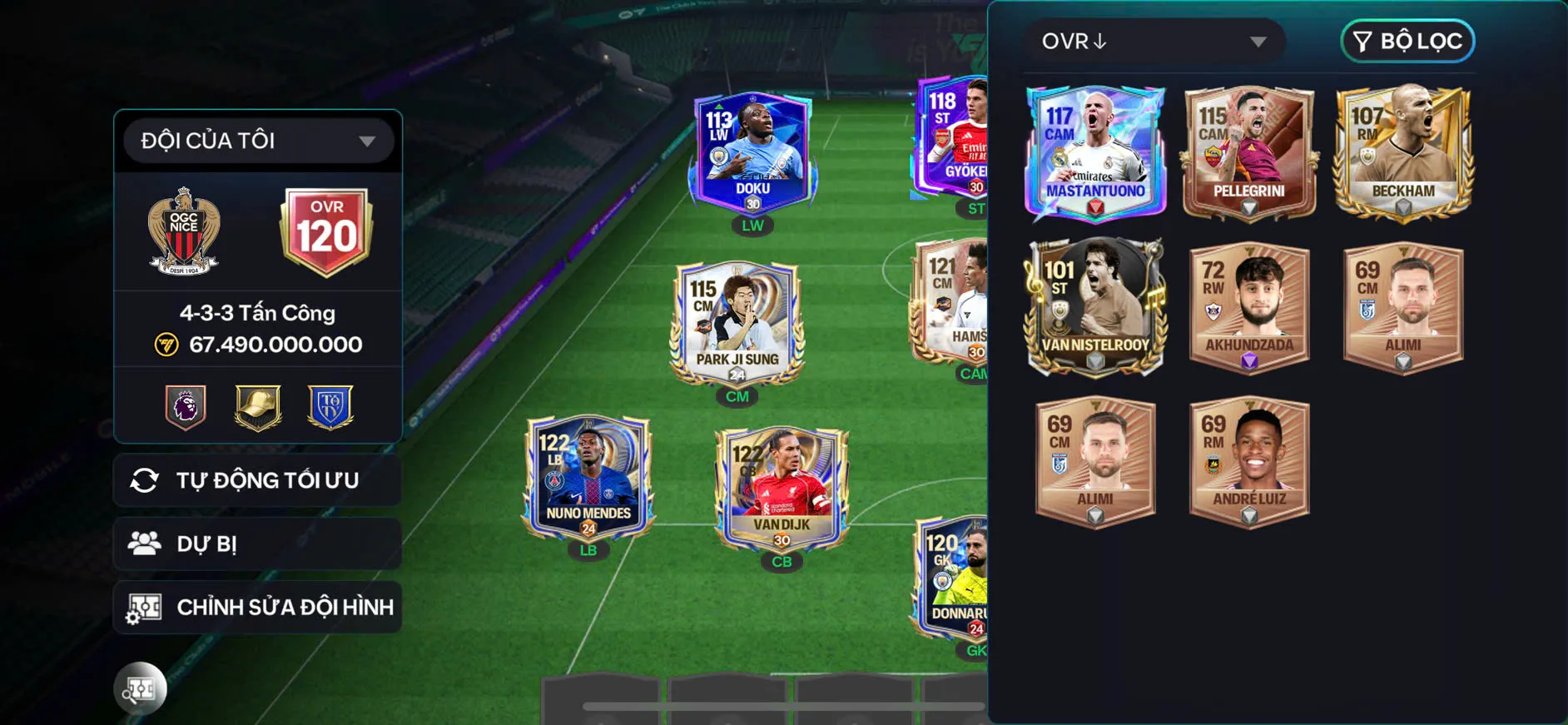This screenshot has width=1568, height=725.
Task: Tap the Premier League badge icon
Action: pyautogui.click(x=186, y=407)
